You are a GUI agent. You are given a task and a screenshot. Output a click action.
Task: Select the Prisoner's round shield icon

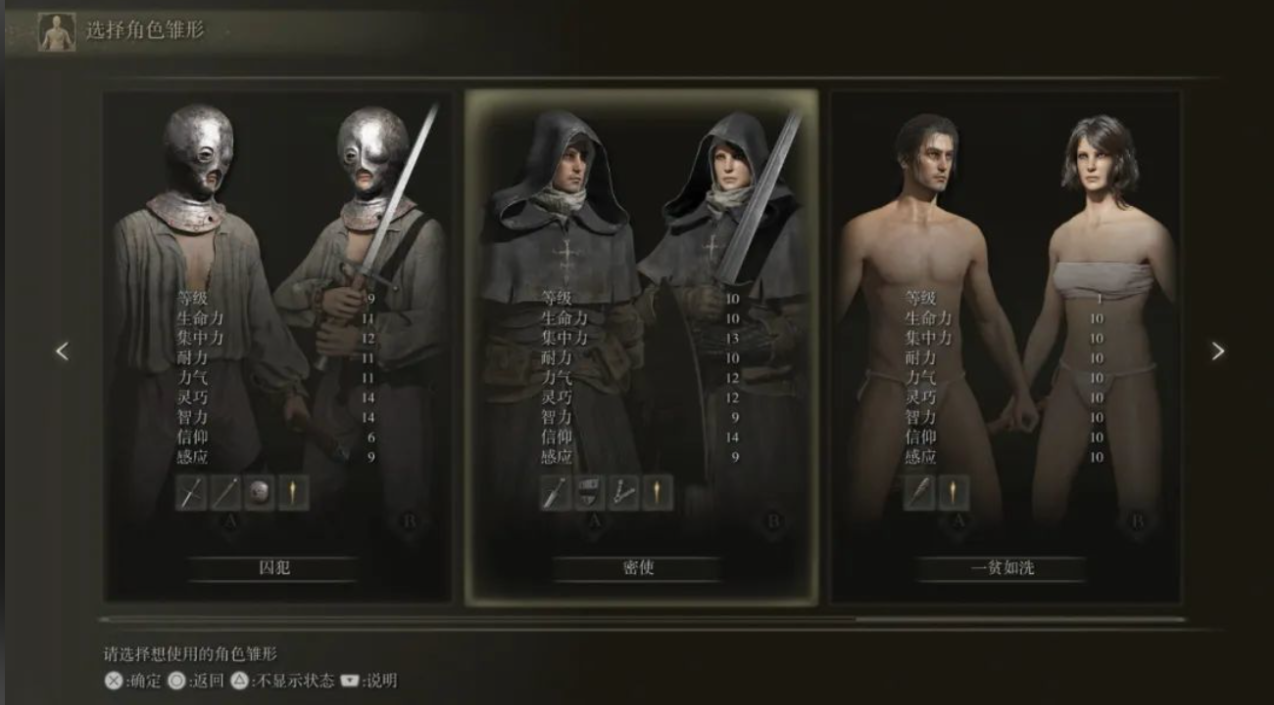[x=259, y=493]
